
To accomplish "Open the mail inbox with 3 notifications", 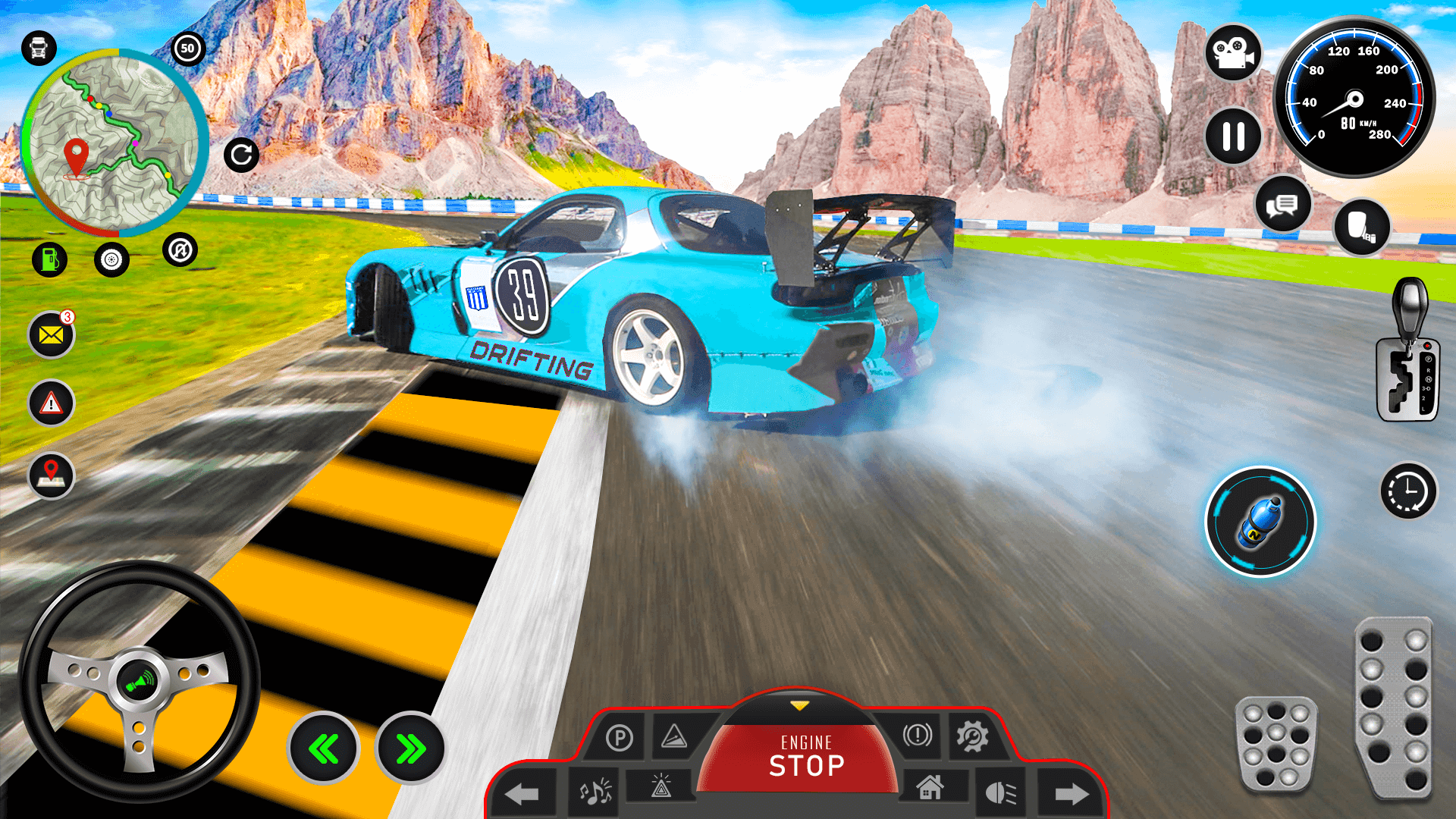I will 50,336.
